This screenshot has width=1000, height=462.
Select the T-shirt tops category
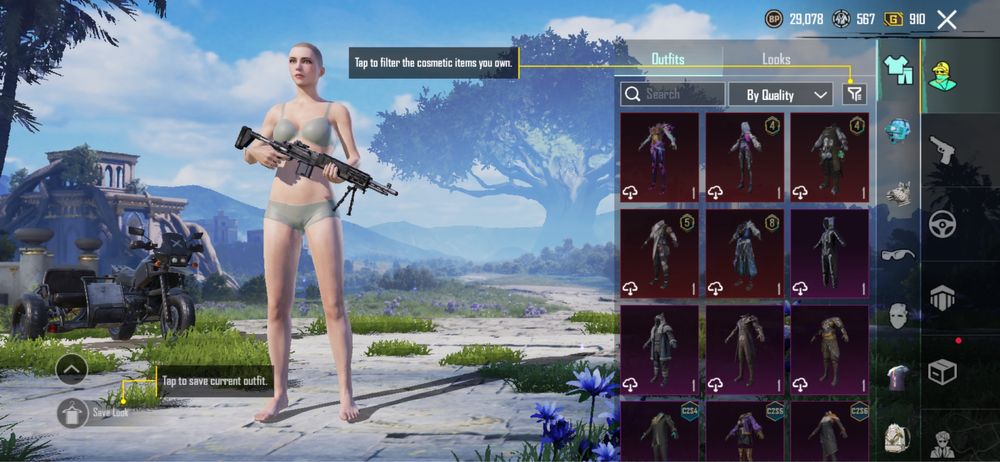coord(898,378)
